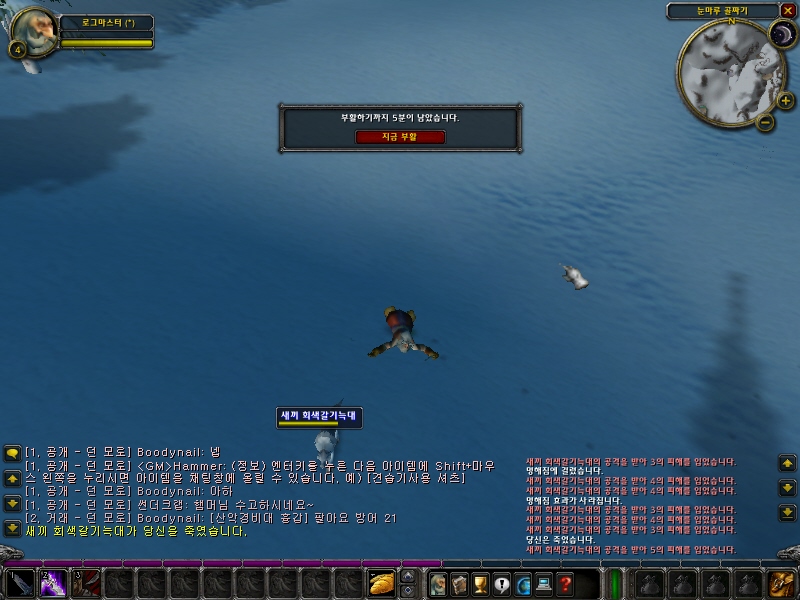This screenshot has width=800, height=600.
Task: Open the chat menu speech bubble
Action: (12, 453)
